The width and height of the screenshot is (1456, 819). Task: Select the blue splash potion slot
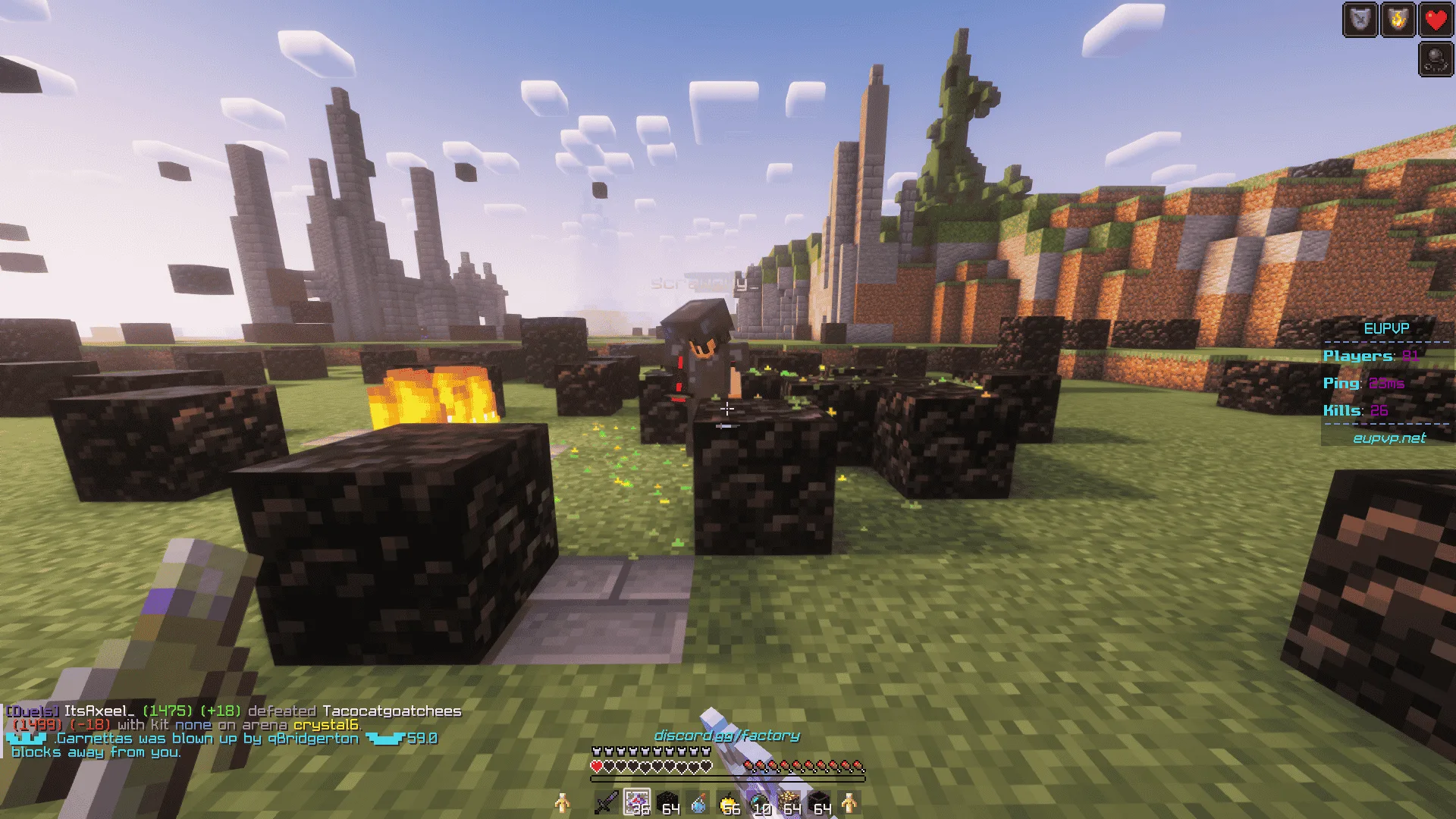(x=698, y=802)
